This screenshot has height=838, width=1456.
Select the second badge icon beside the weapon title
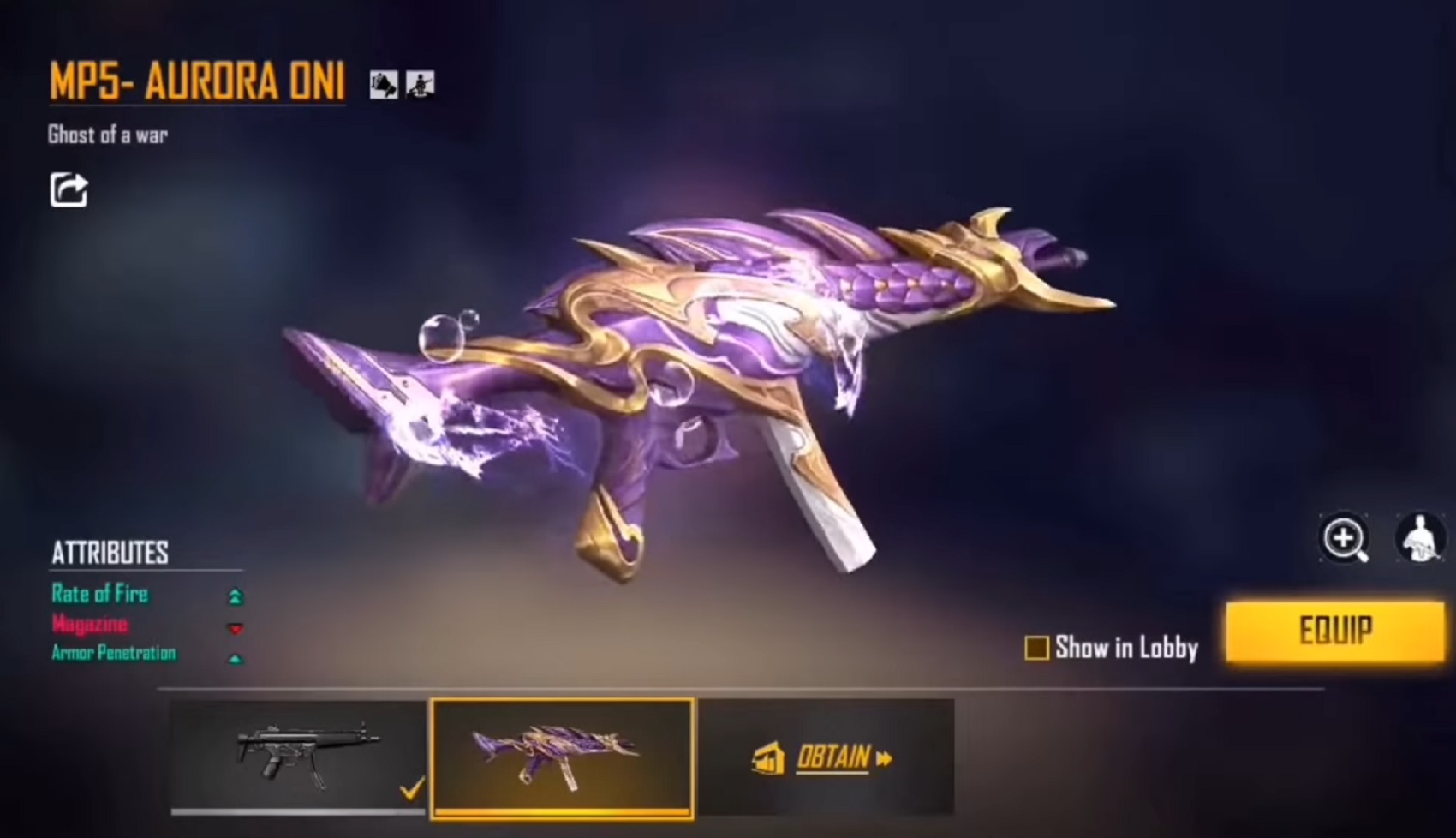(420, 85)
